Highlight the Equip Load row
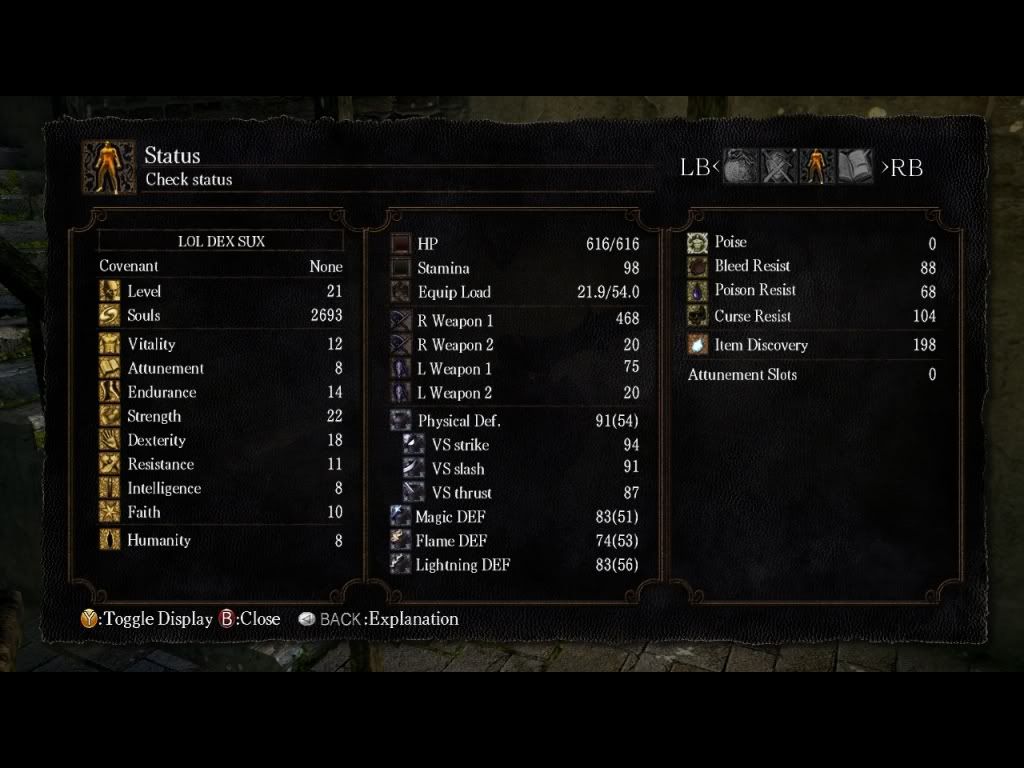1024x768 pixels. point(514,292)
